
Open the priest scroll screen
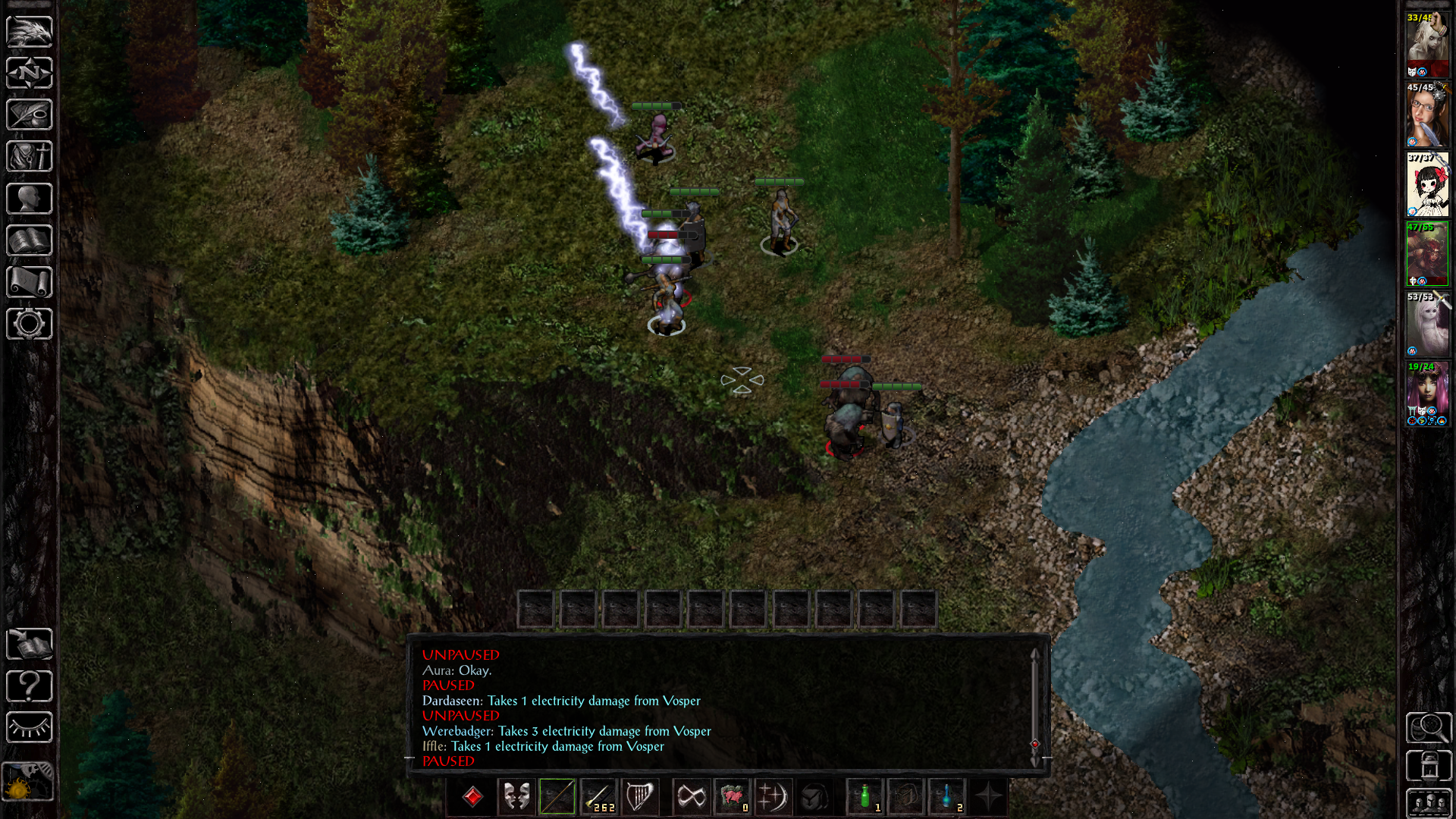point(29,282)
